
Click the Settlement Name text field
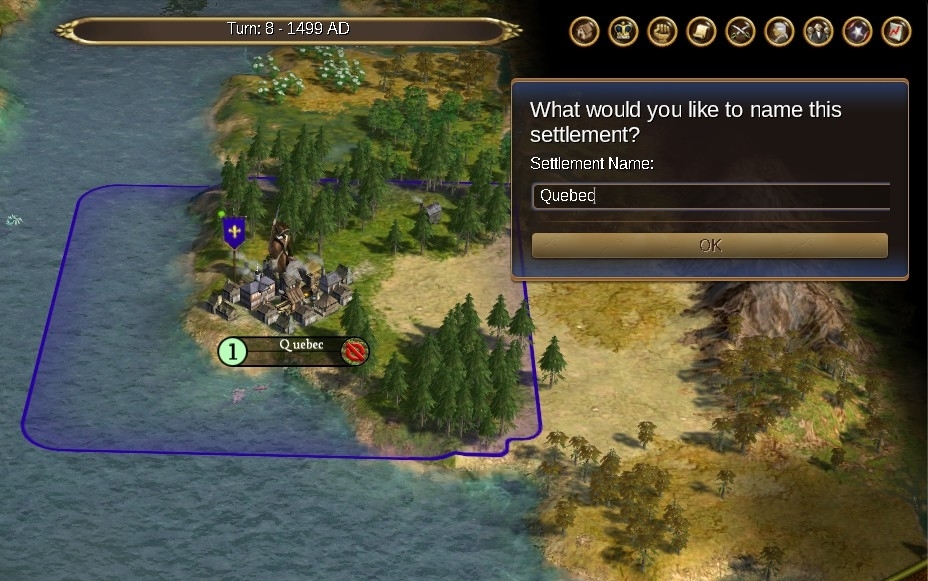tap(710, 196)
